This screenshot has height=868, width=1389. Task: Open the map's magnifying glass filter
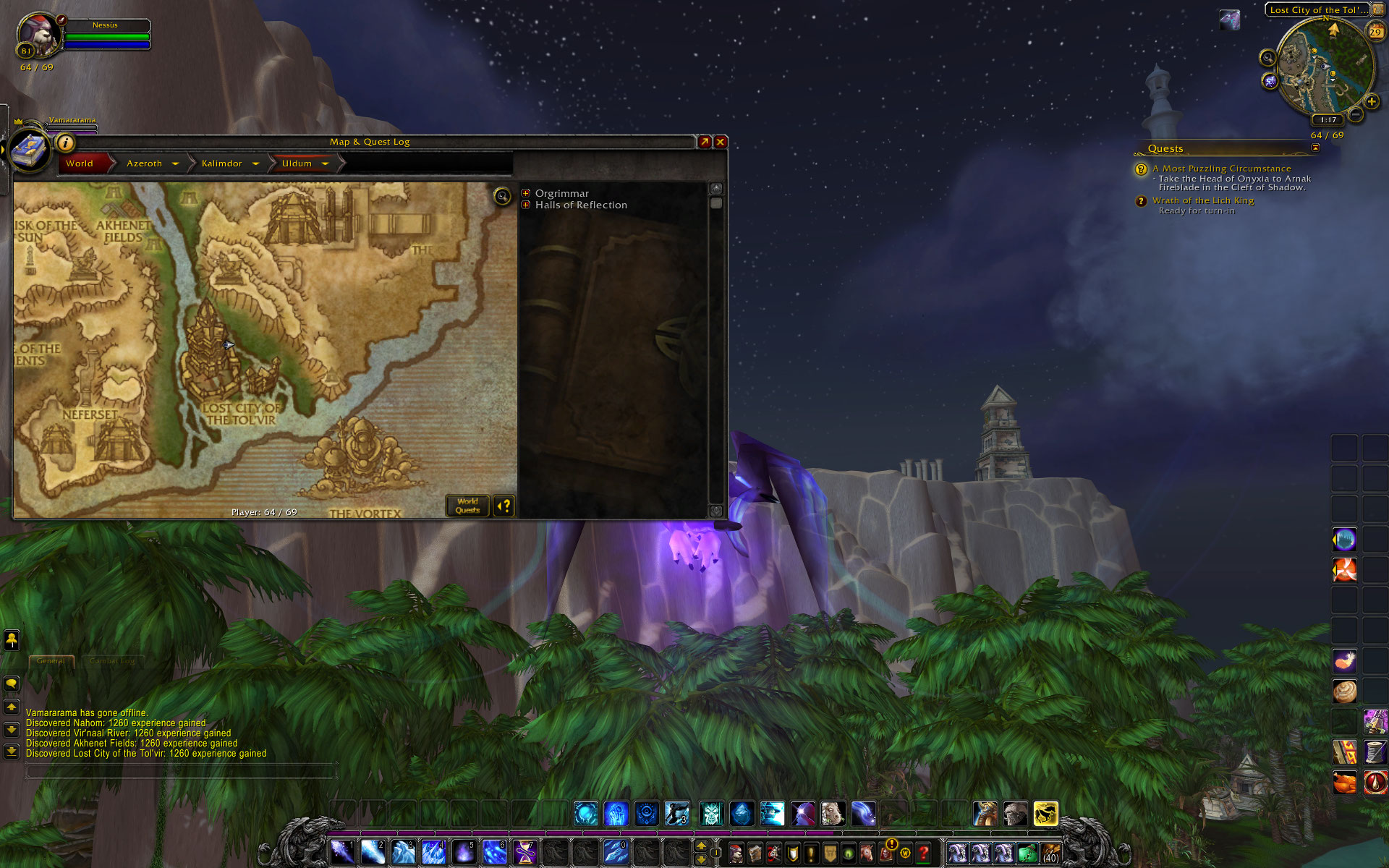coord(502,196)
